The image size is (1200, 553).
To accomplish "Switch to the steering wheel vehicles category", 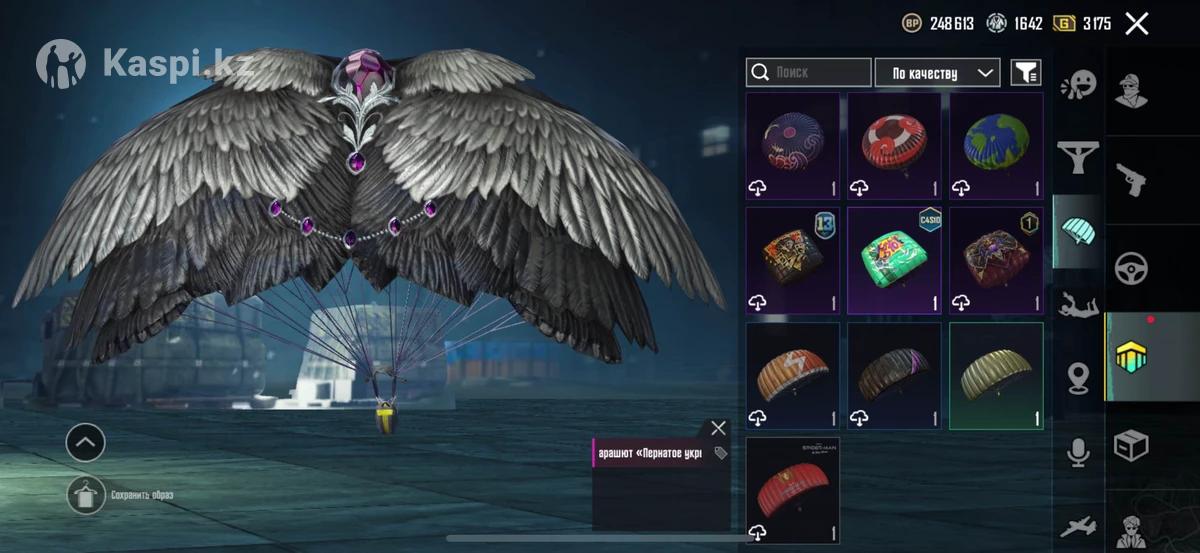I will pyautogui.click(x=1132, y=268).
